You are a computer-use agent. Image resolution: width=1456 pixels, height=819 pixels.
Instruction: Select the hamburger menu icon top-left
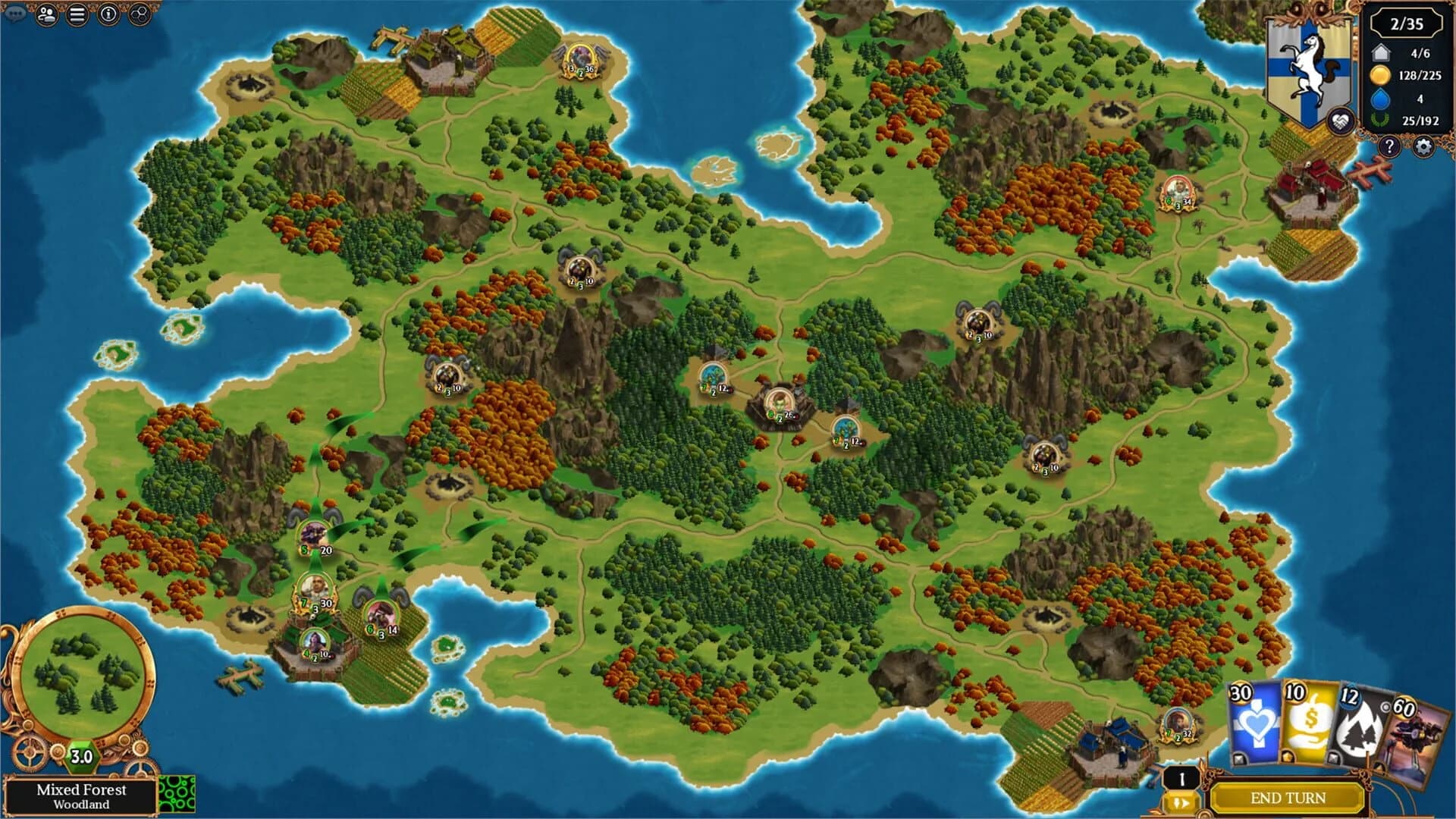pos(77,14)
